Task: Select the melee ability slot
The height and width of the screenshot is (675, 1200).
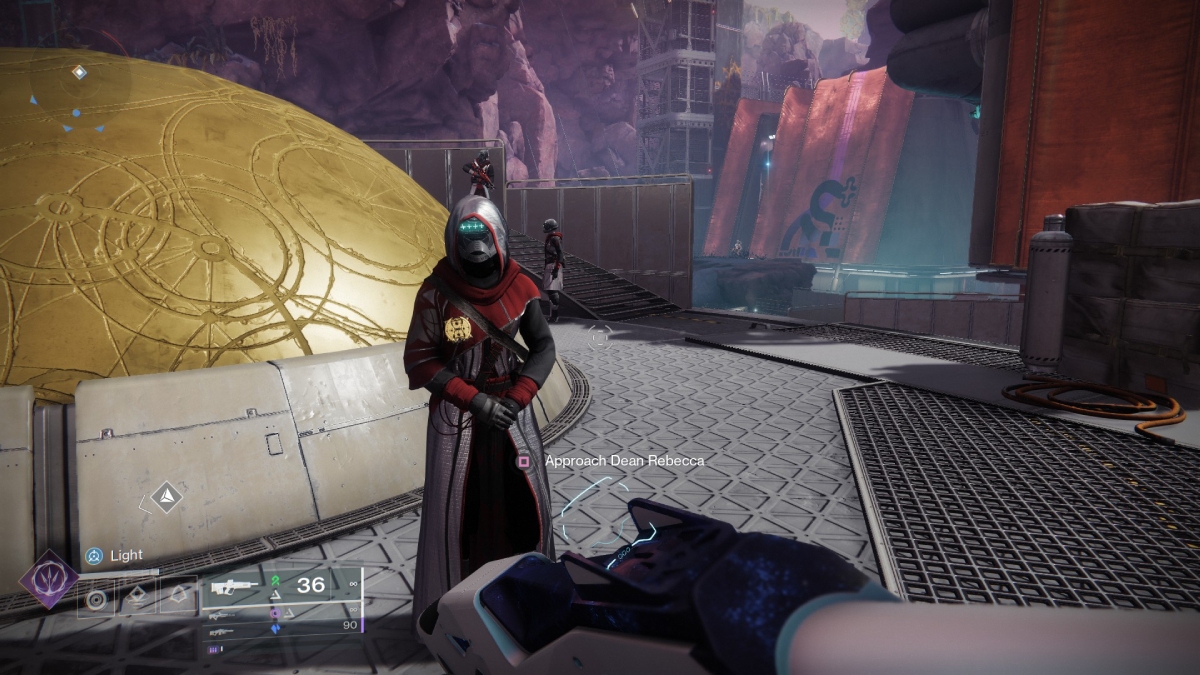Action: click(138, 599)
